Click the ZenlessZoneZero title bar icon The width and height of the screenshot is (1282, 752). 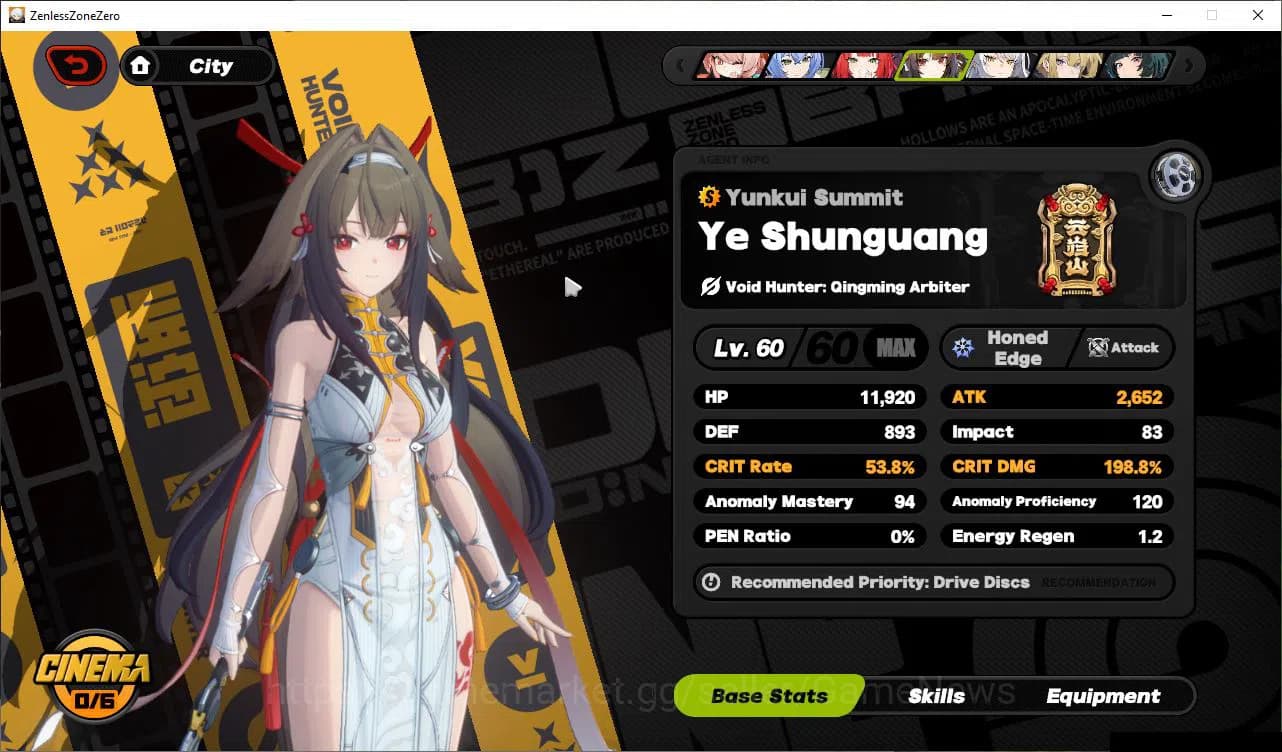(x=15, y=15)
